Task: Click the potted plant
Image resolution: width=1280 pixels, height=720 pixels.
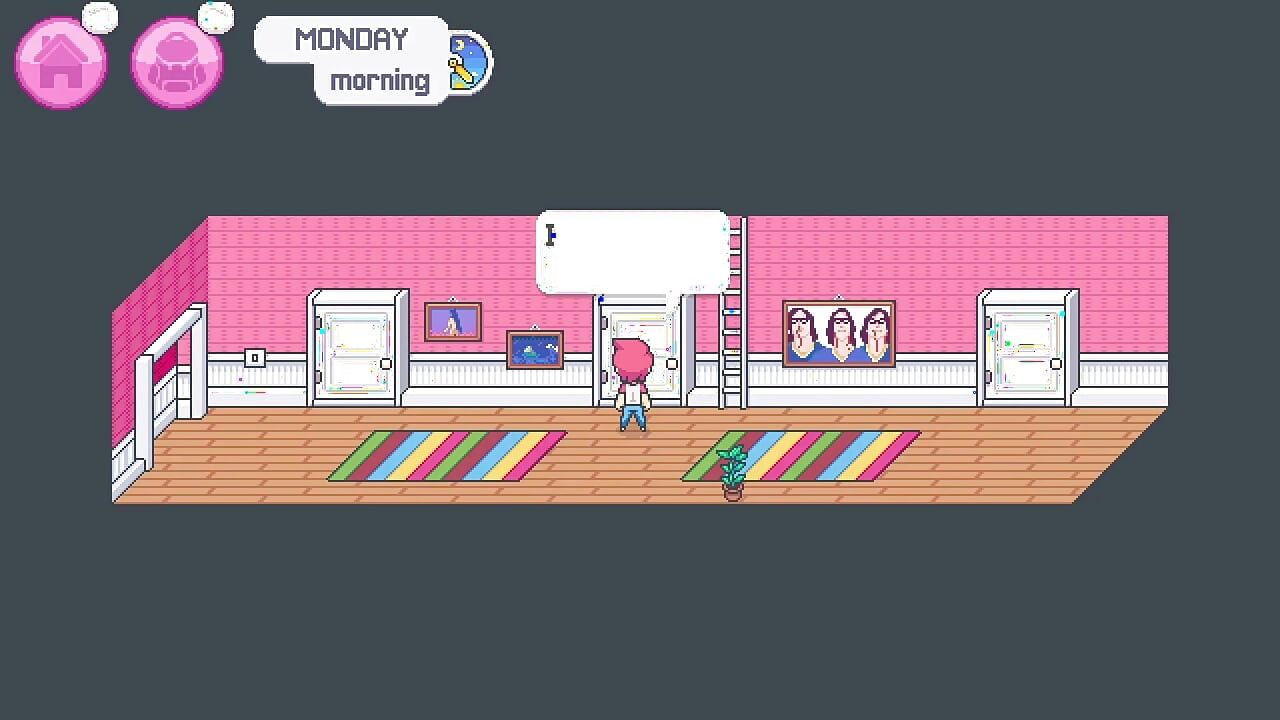Action: coord(731,470)
